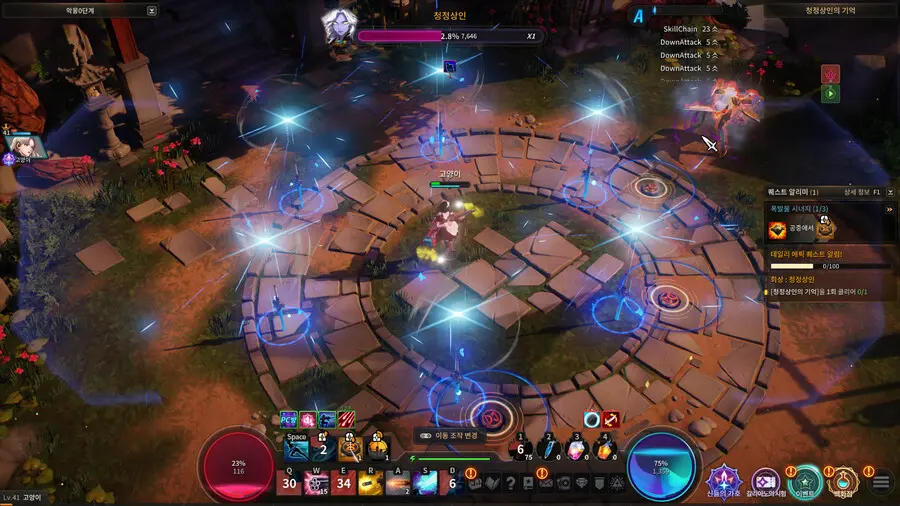Expand the 폭발물 시너지 panel arrows

click(889, 209)
